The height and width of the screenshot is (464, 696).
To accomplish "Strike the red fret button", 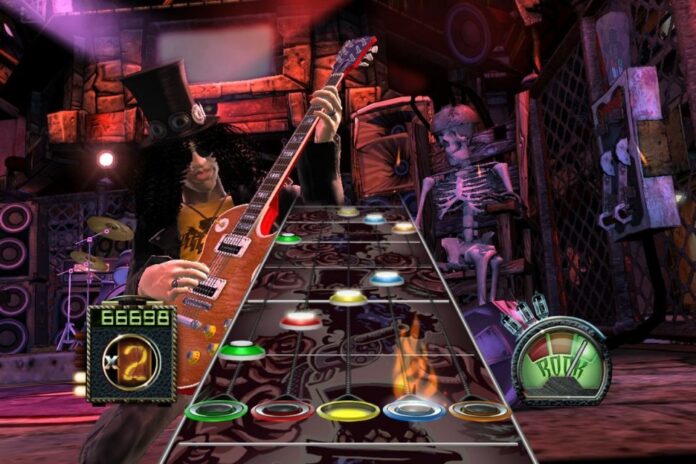I will tap(281, 410).
